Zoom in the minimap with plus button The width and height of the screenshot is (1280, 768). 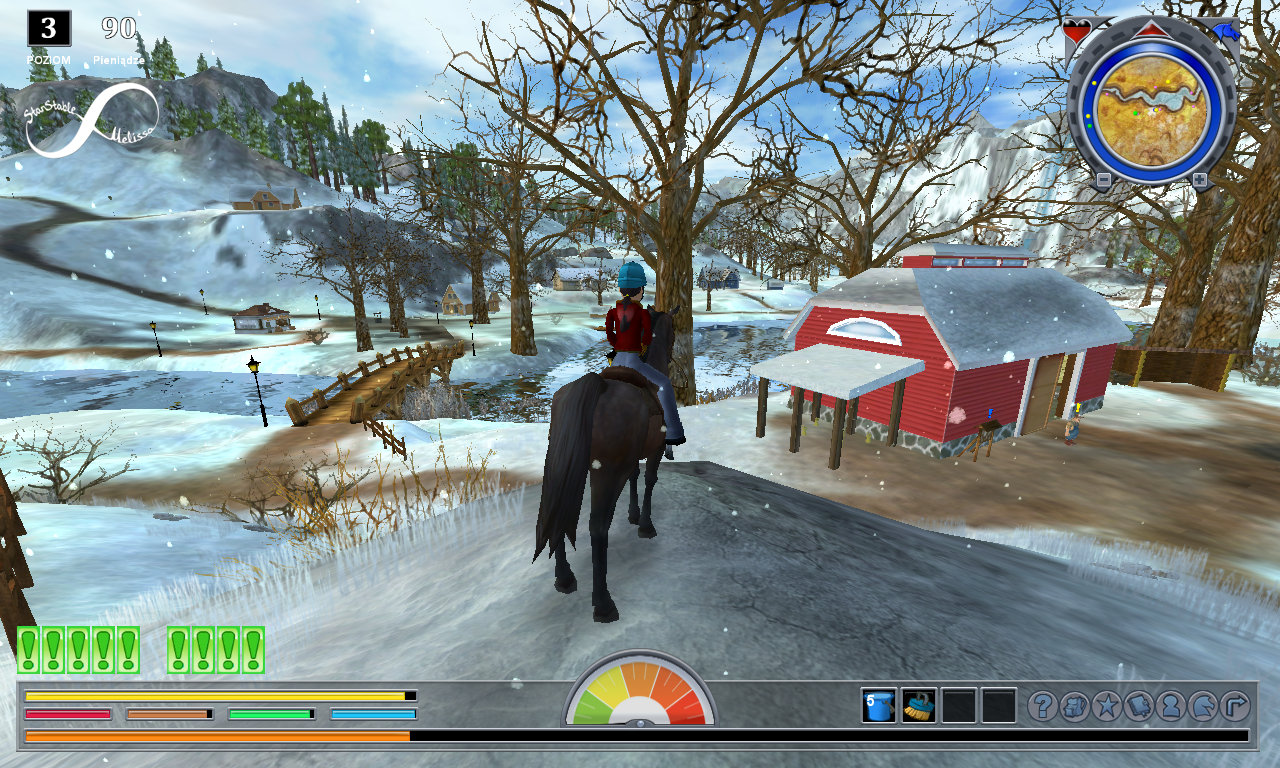point(1199,178)
